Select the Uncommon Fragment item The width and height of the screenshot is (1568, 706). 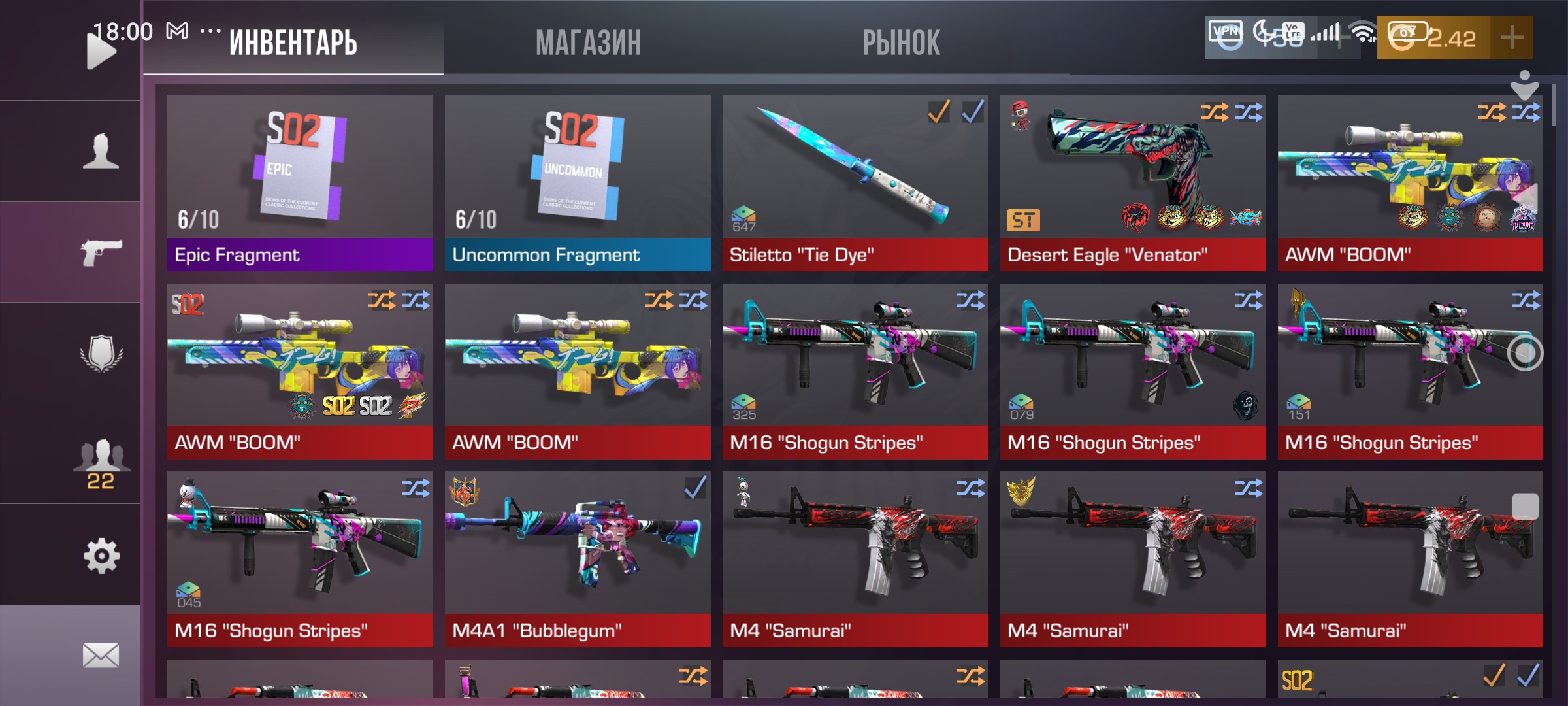(578, 183)
